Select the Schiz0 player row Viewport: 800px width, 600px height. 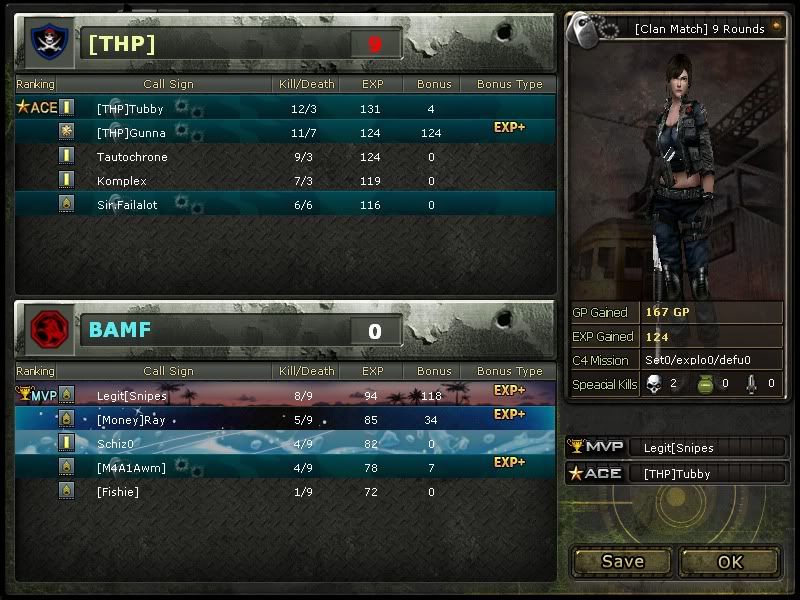[285, 443]
